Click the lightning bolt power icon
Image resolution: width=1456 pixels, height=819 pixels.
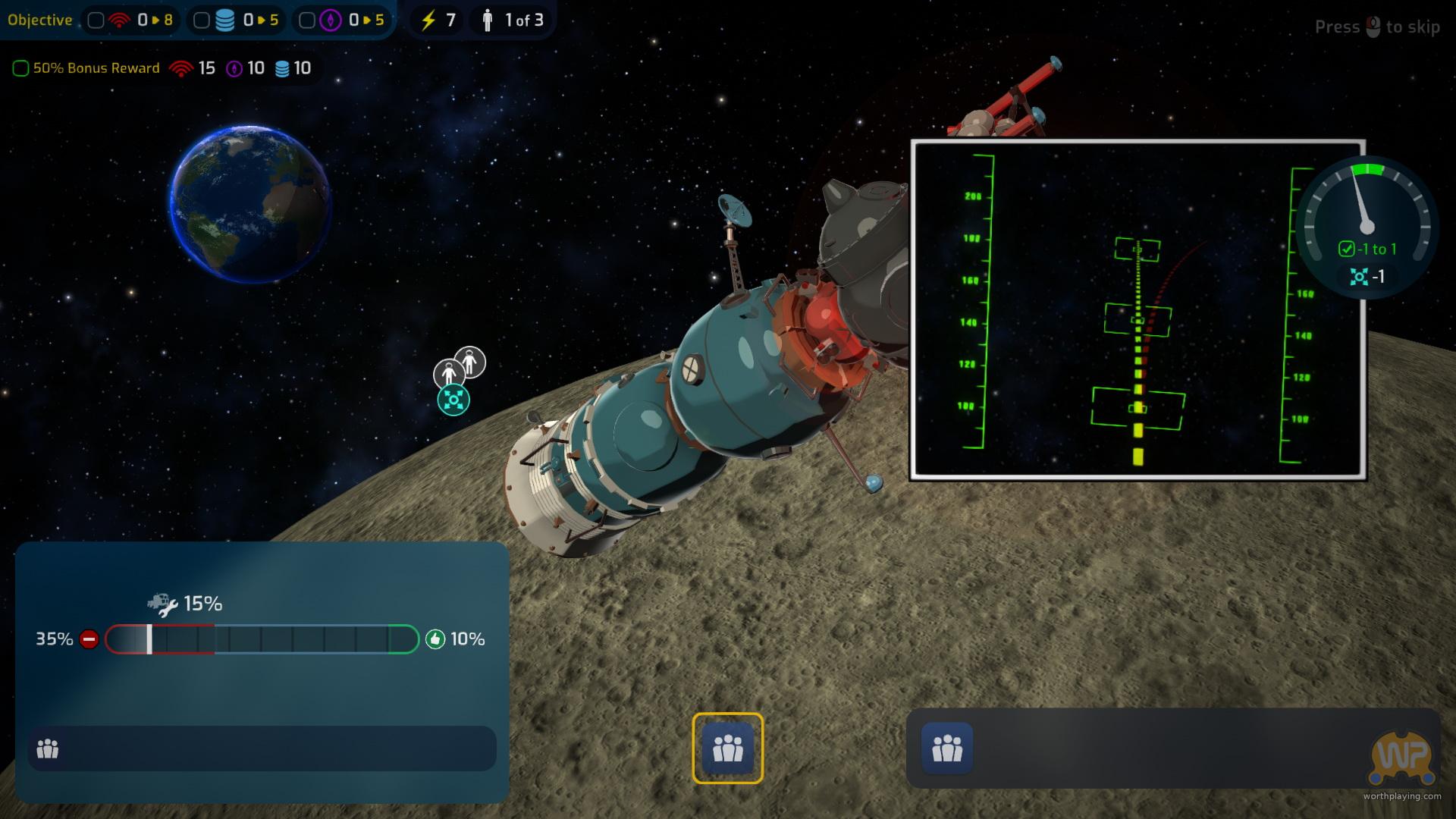(428, 20)
